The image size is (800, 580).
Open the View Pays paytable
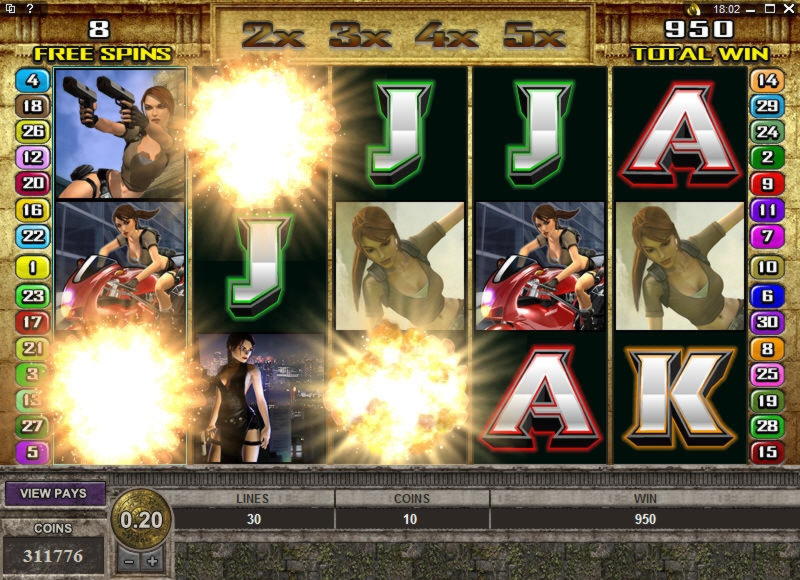click(56, 493)
